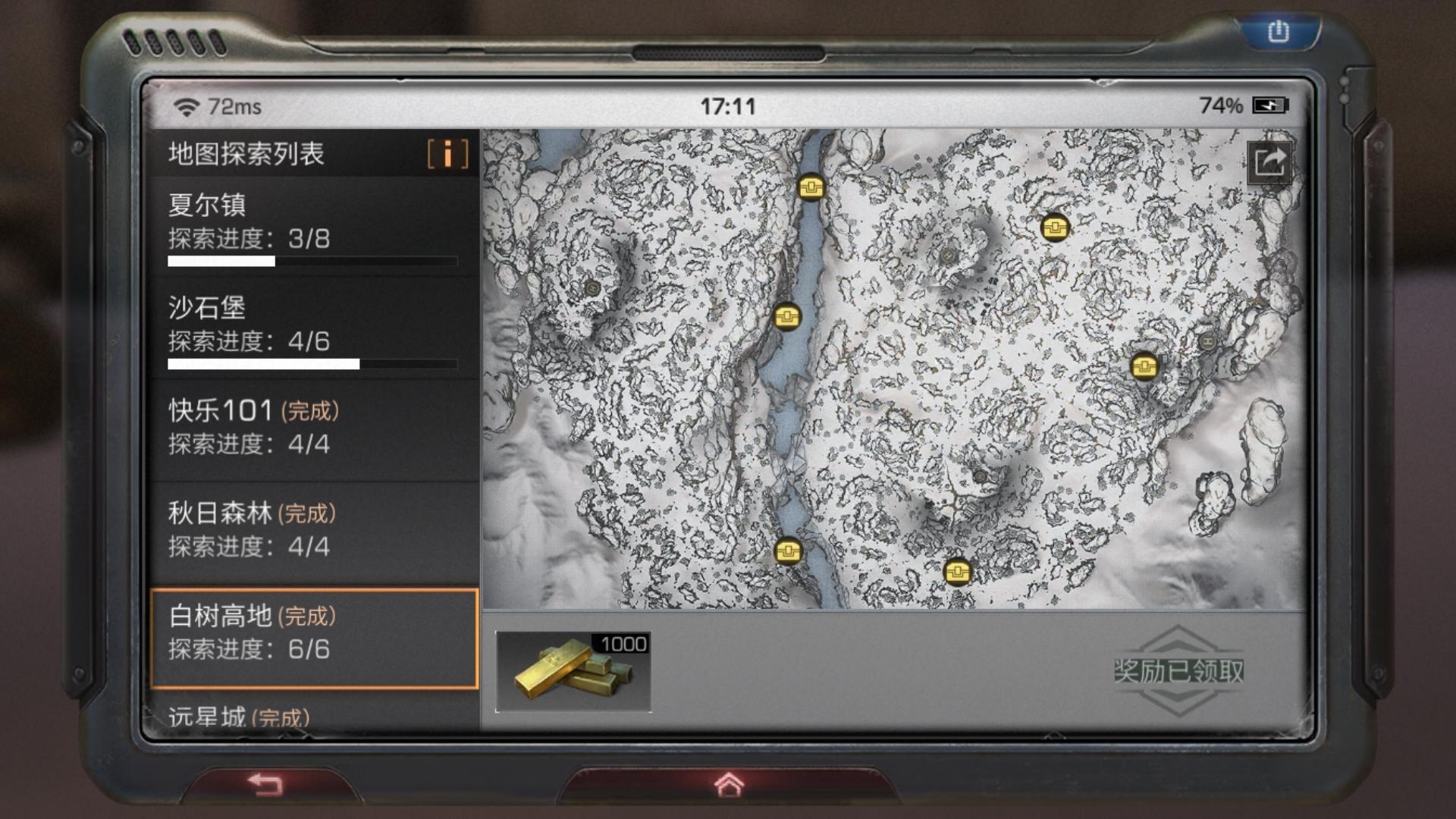This screenshot has width=1456, height=819.
Task: Select 夏尔镇 in the exploration list
Action: coord(313,226)
